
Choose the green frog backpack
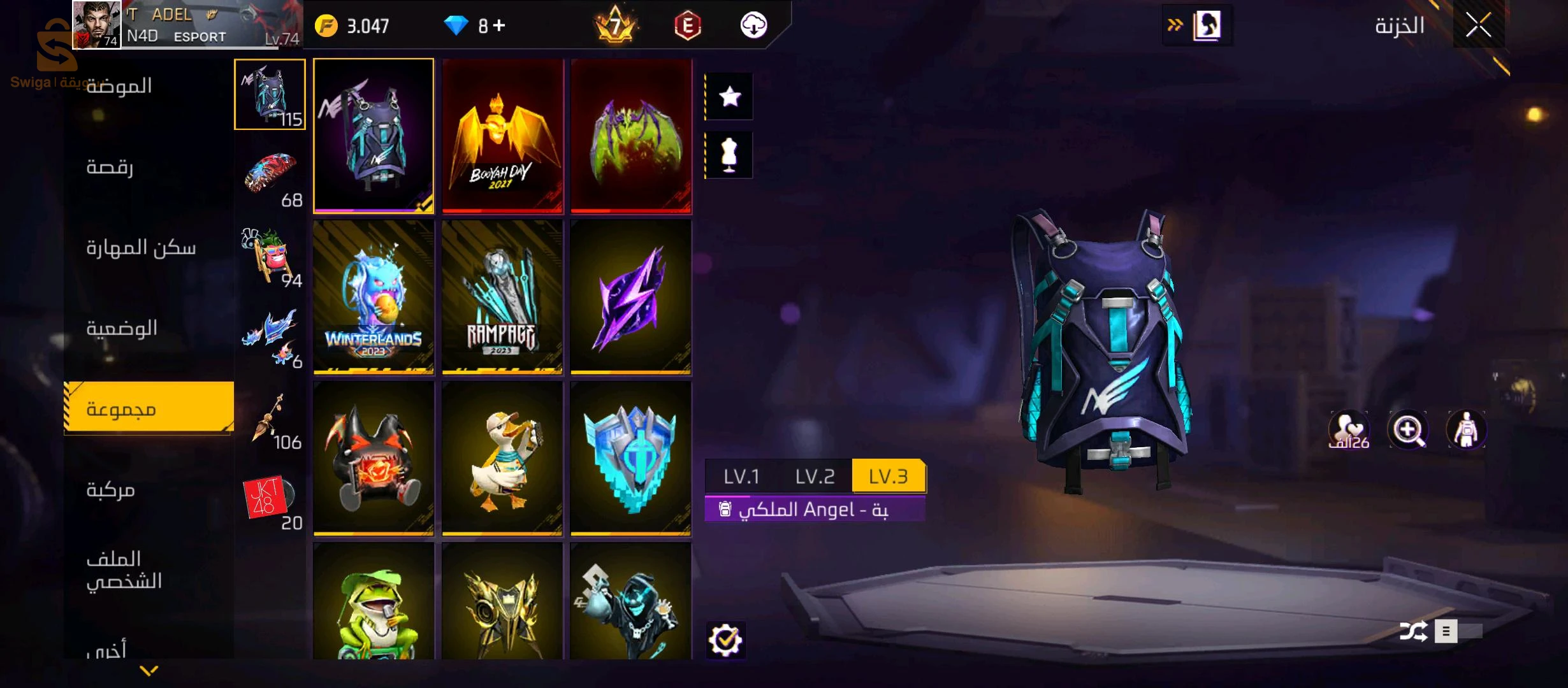374,602
